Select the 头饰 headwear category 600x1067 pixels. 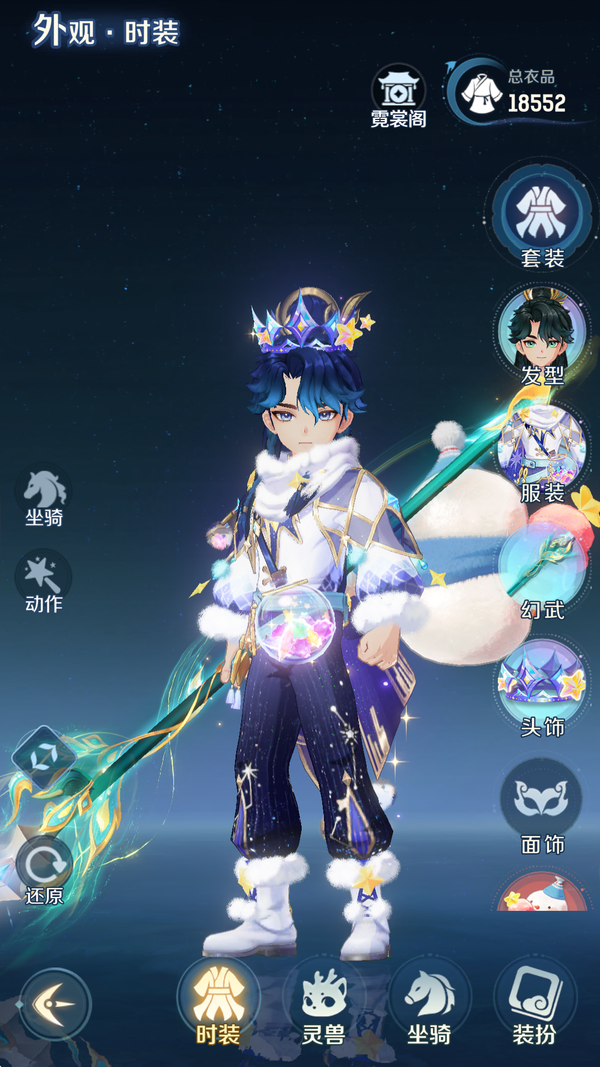542,685
